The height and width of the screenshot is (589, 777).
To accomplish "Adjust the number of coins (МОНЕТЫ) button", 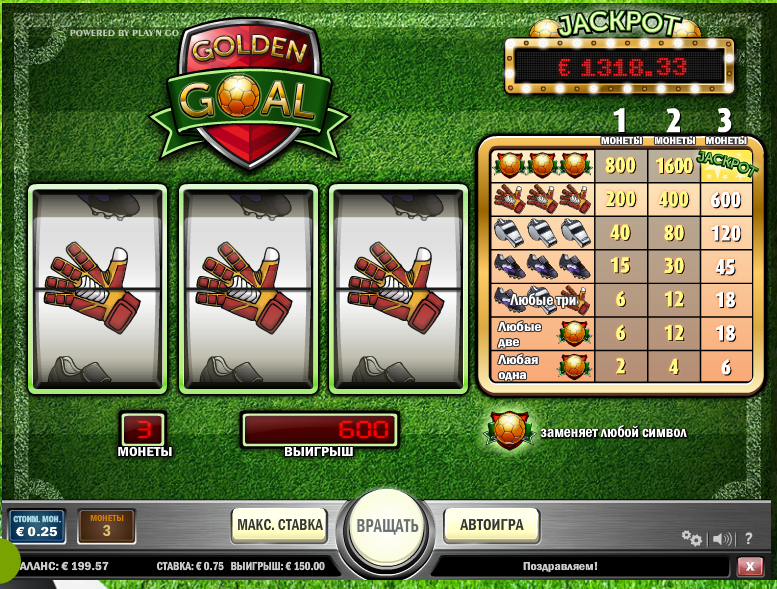I will tap(106, 526).
